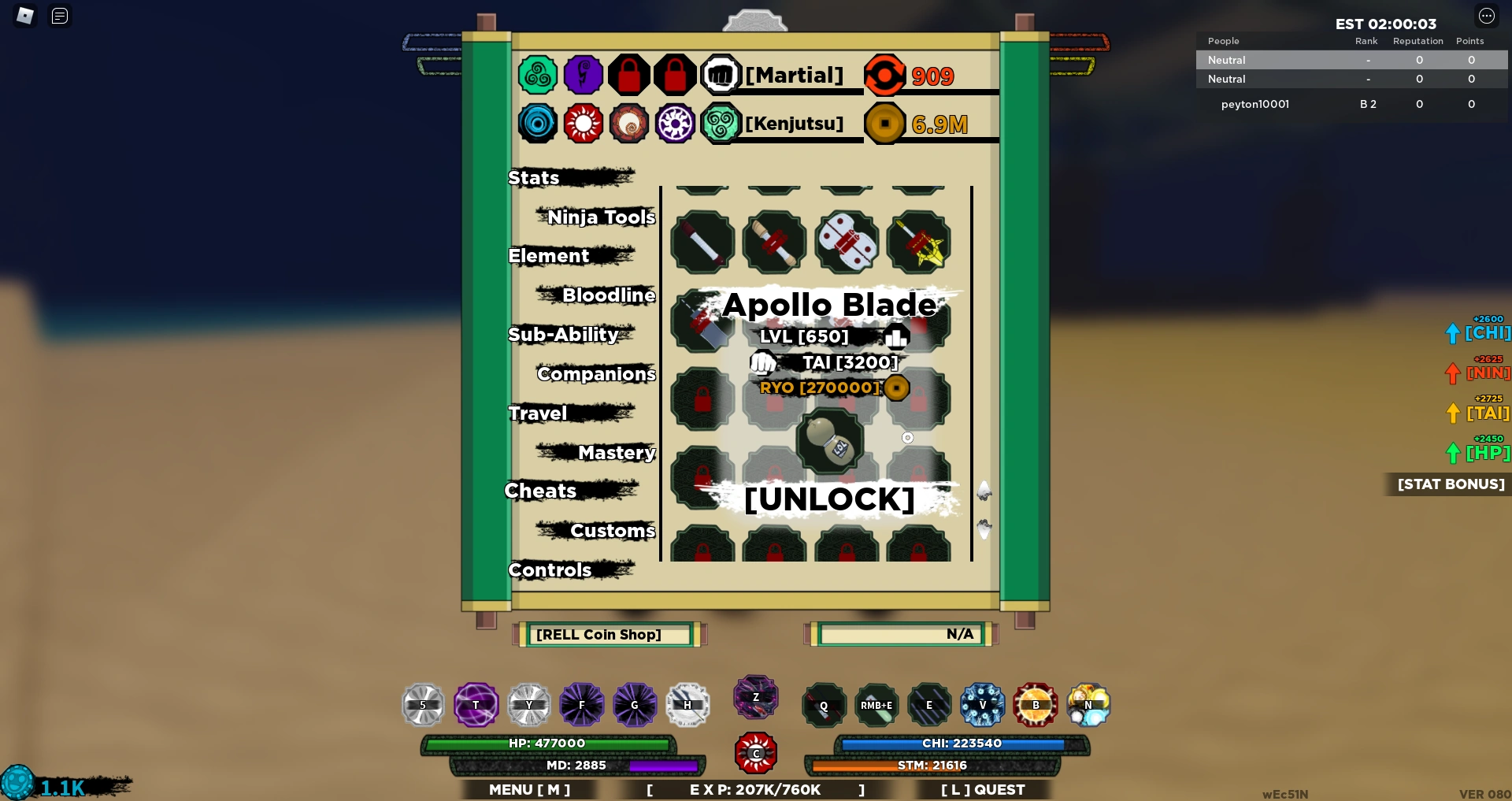Select the Z sword ability hotbar icon
The height and width of the screenshot is (801, 1512).
tap(755, 697)
